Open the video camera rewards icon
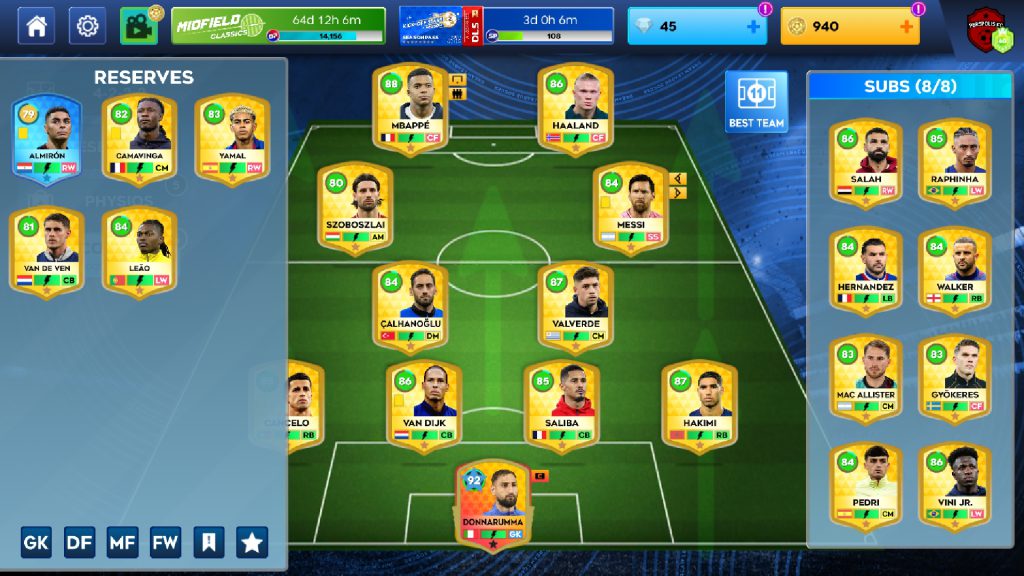Image resolution: width=1024 pixels, height=576 pixels. click(139, 26)
